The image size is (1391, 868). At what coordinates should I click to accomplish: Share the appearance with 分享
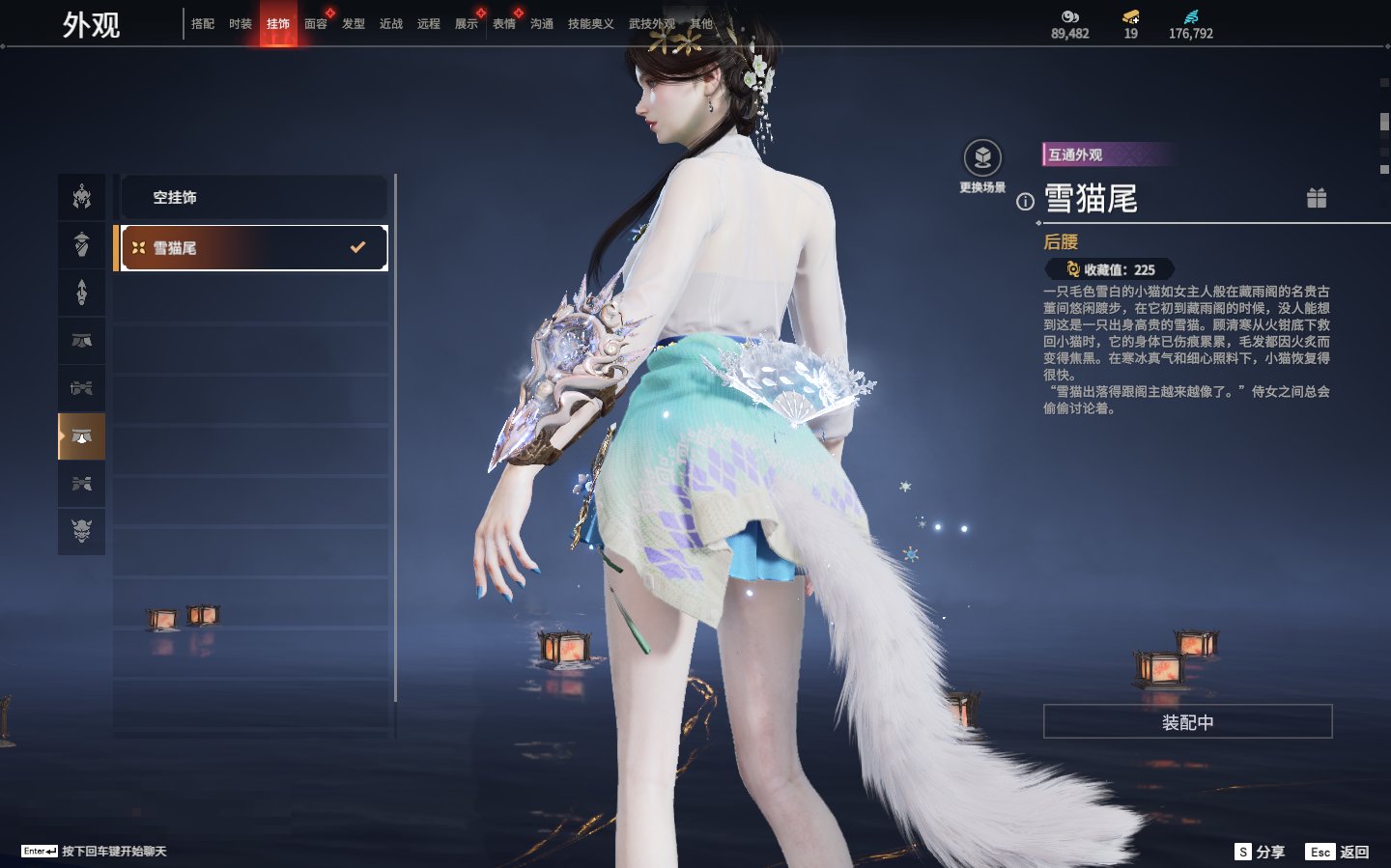pyautogui.click(x=1260, y=852)
